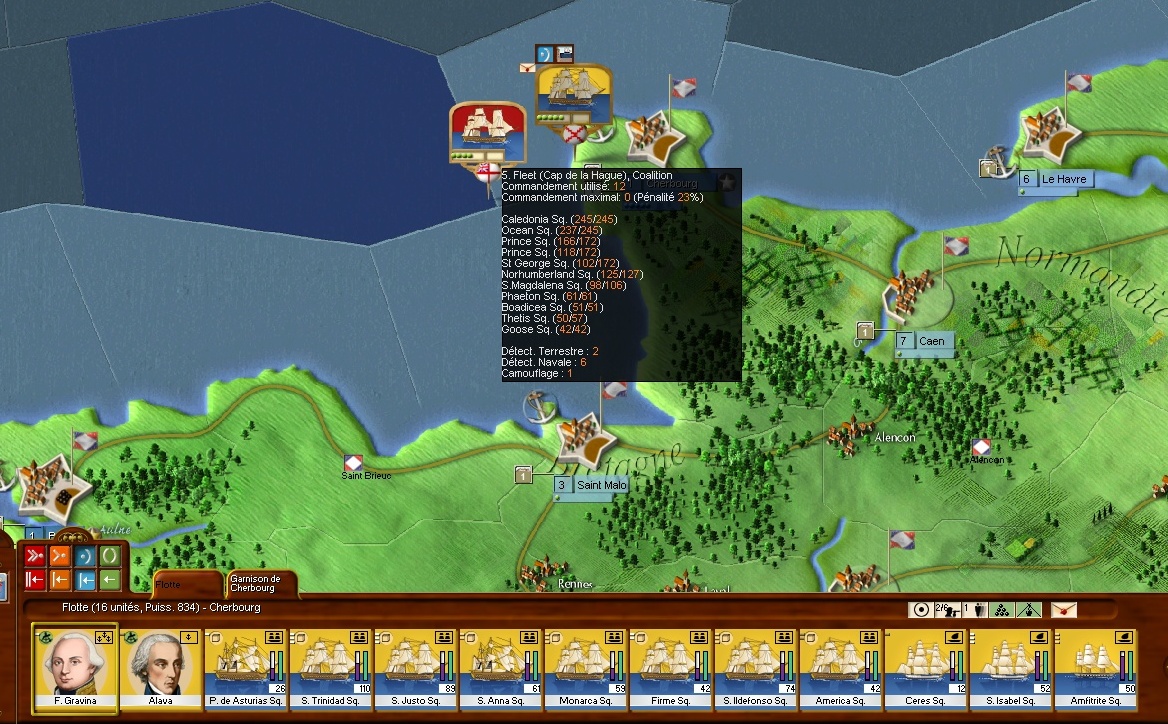Select the Alava leader portrait

160,668
